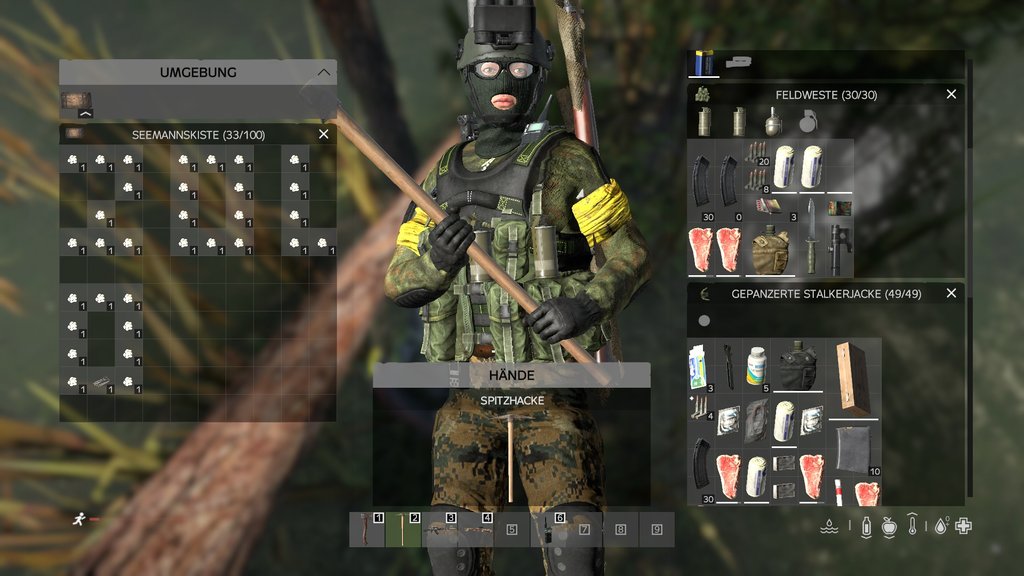Select the frag grenade on the Feldweste

pyautogui.click(x=773, y=121)
